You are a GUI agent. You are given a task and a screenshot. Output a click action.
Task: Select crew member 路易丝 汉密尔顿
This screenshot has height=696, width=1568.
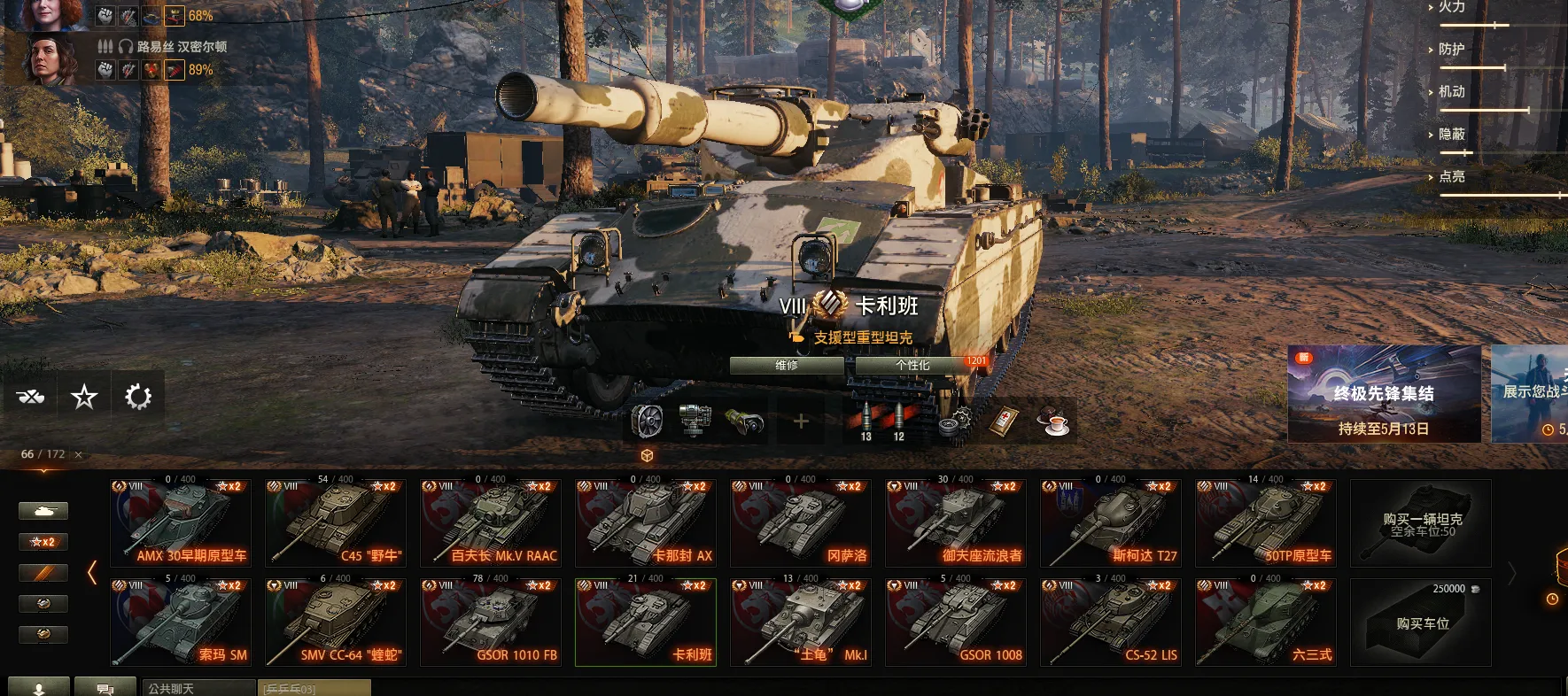click(182, 47)
